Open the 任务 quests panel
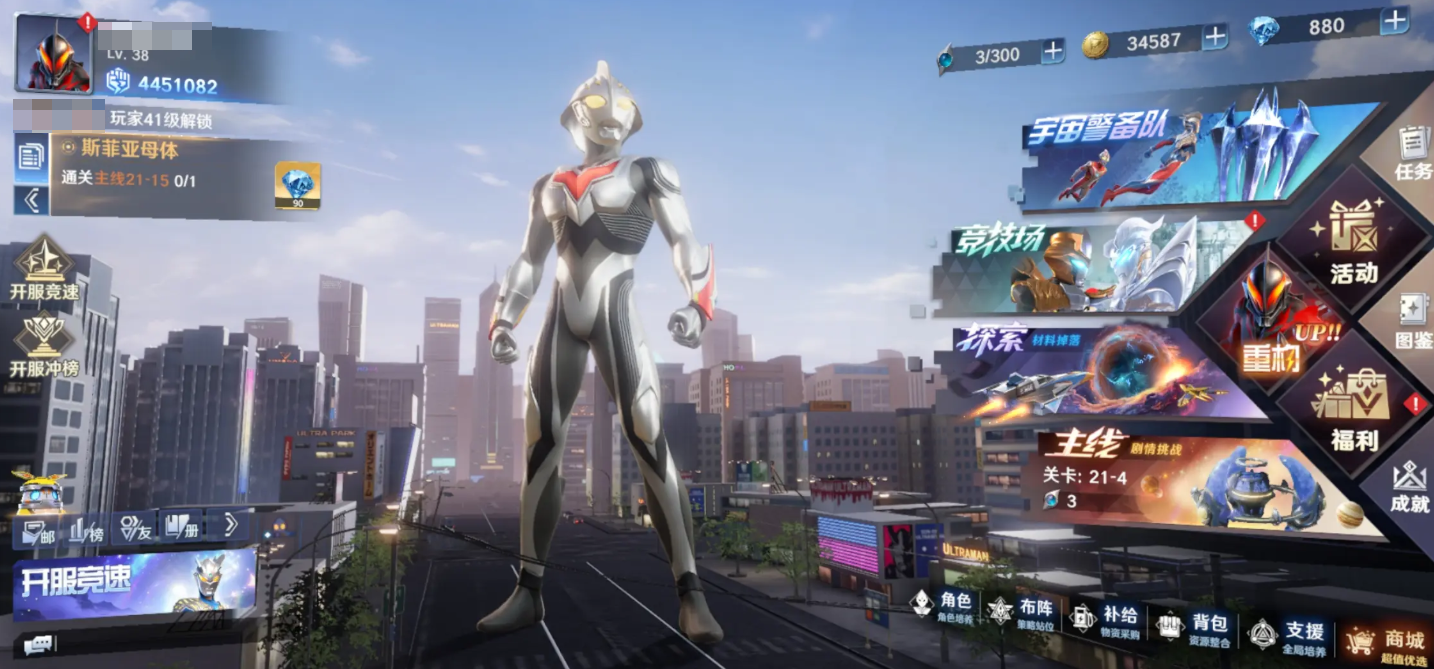 pyautogui.click(x=1413, y=152)
